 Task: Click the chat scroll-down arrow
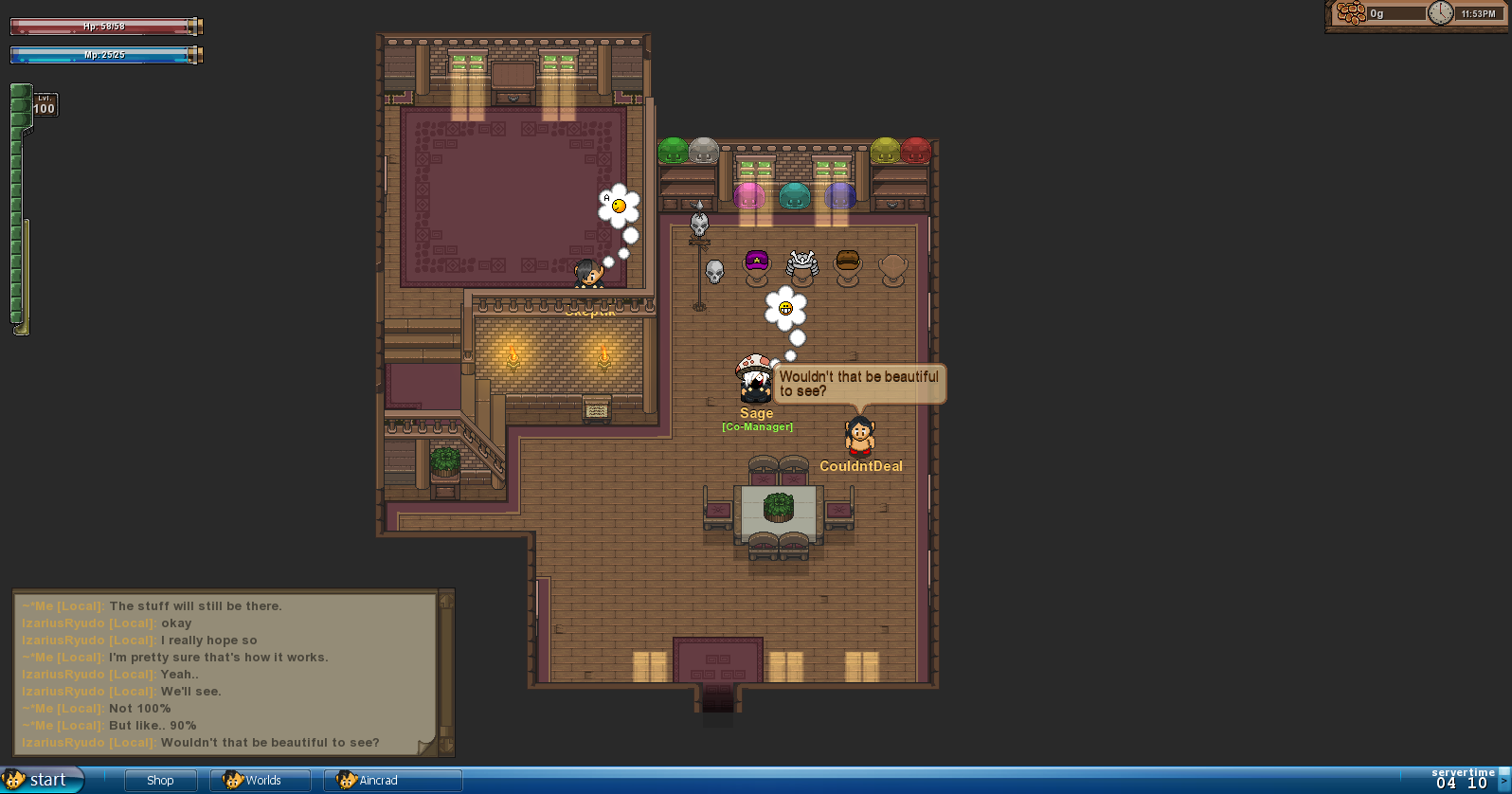coord(446,745)
